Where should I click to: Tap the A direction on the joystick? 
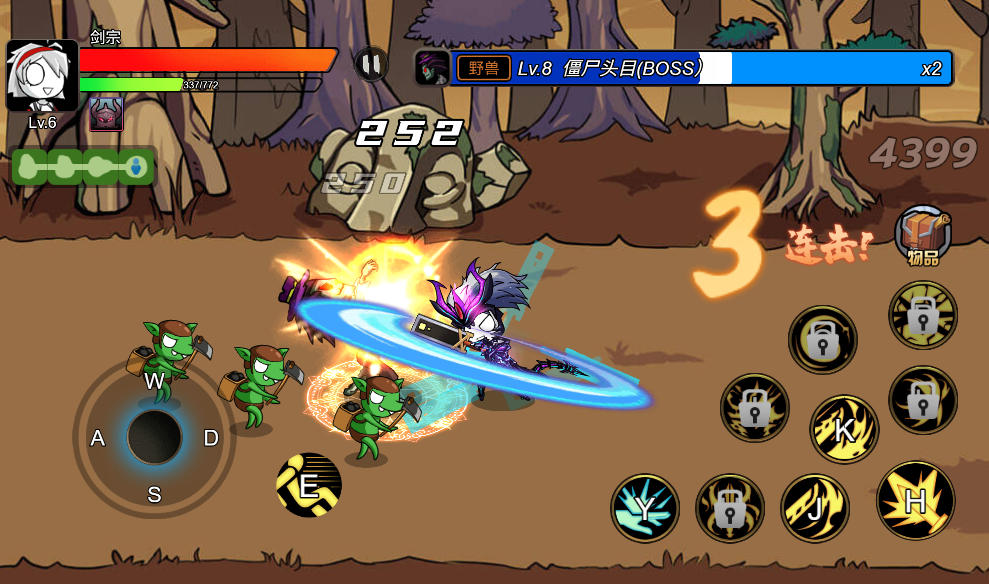point(98,438)
